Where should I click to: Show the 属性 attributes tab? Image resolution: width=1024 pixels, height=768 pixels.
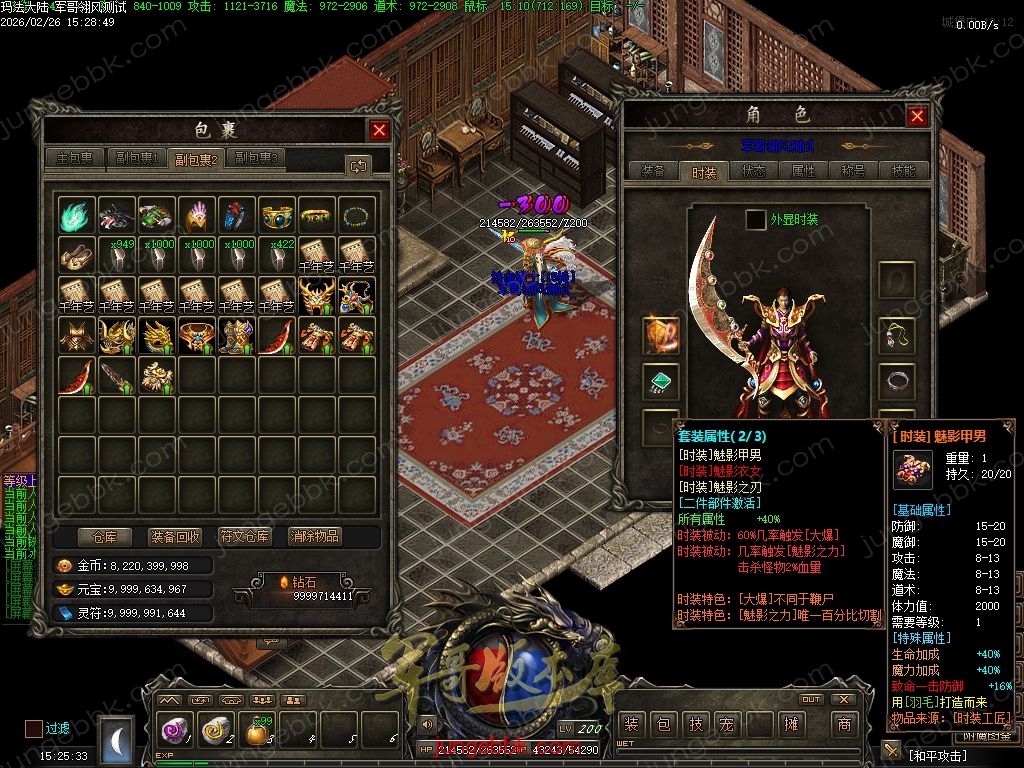(x=804, y=171)
